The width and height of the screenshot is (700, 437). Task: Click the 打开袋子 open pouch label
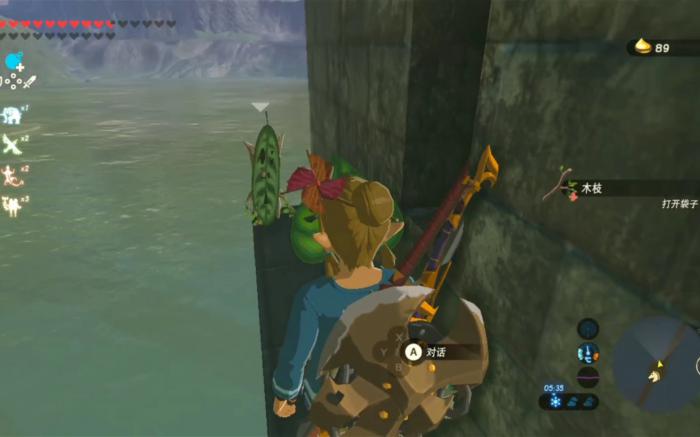tap(678, 204)
